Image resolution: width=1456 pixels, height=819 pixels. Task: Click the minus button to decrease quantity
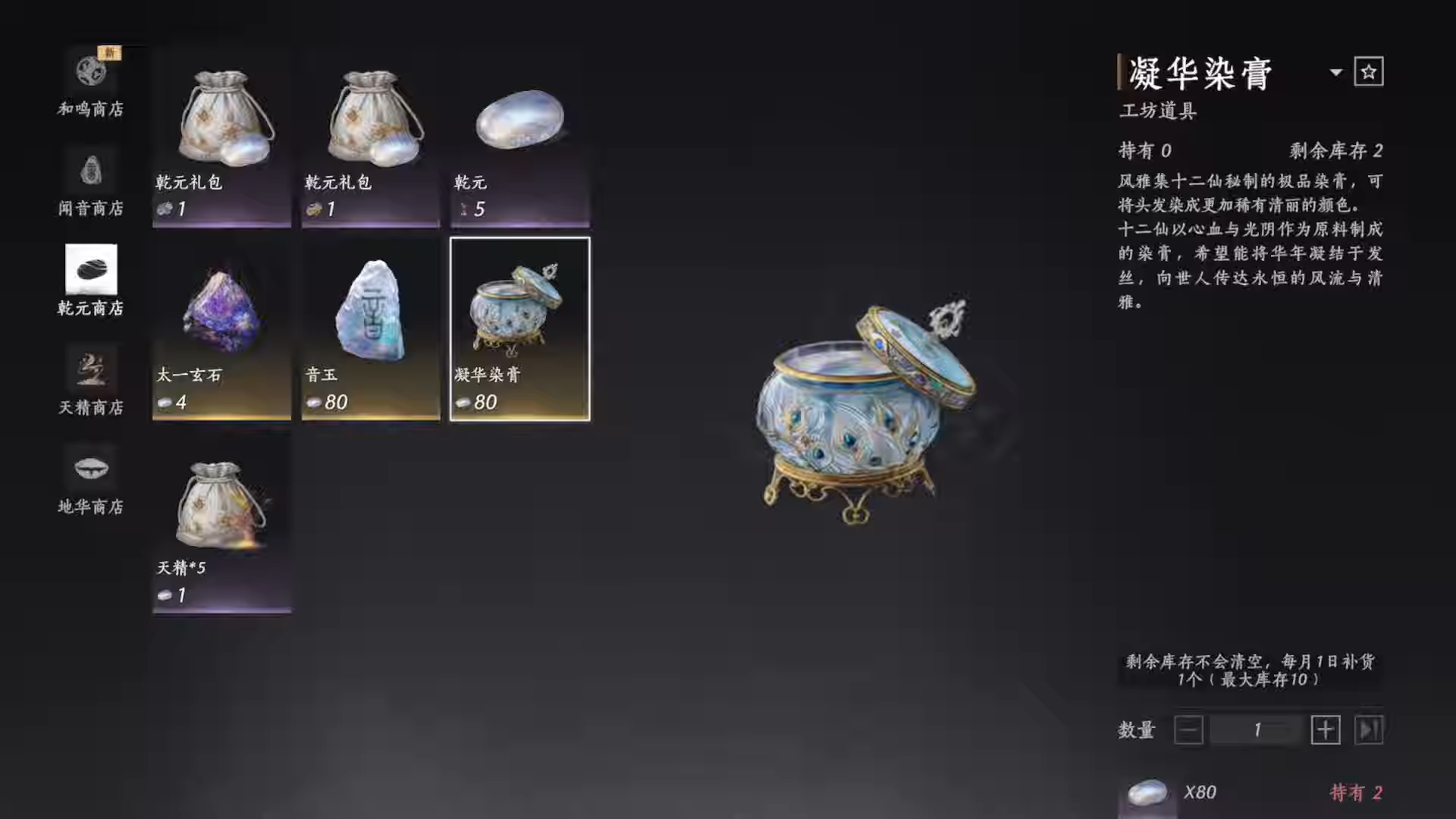click(1189, 730)
